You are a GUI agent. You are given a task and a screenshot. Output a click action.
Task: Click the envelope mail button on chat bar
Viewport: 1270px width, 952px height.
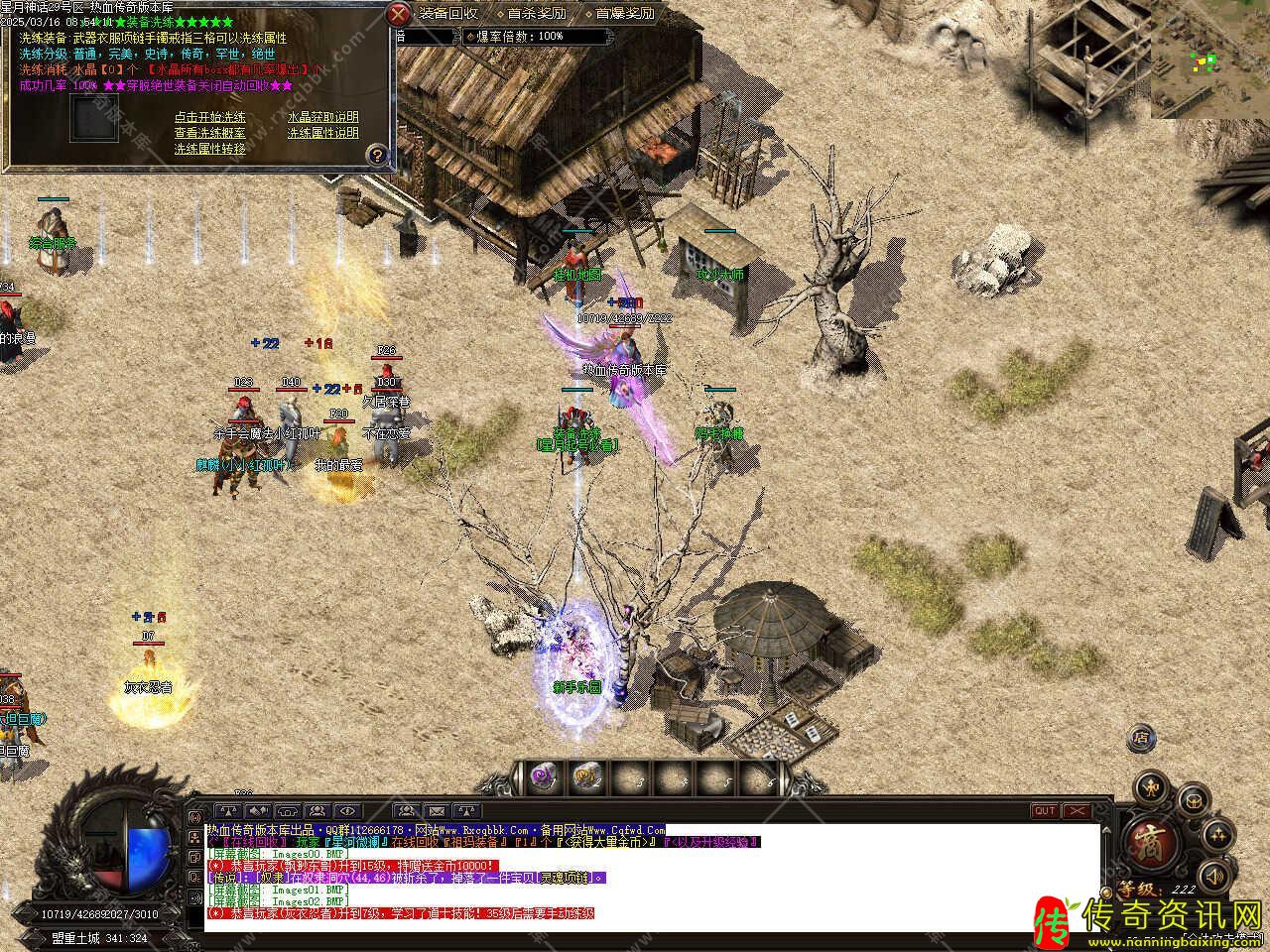point(437,811)
